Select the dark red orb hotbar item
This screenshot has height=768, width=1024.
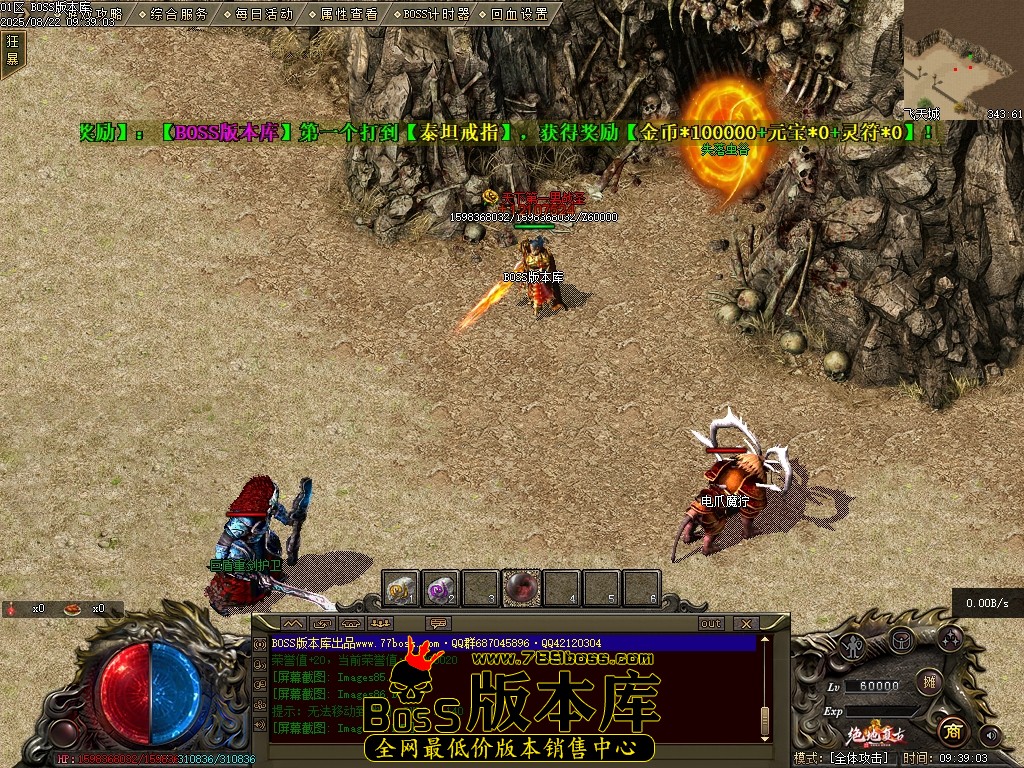pos(521,589)
